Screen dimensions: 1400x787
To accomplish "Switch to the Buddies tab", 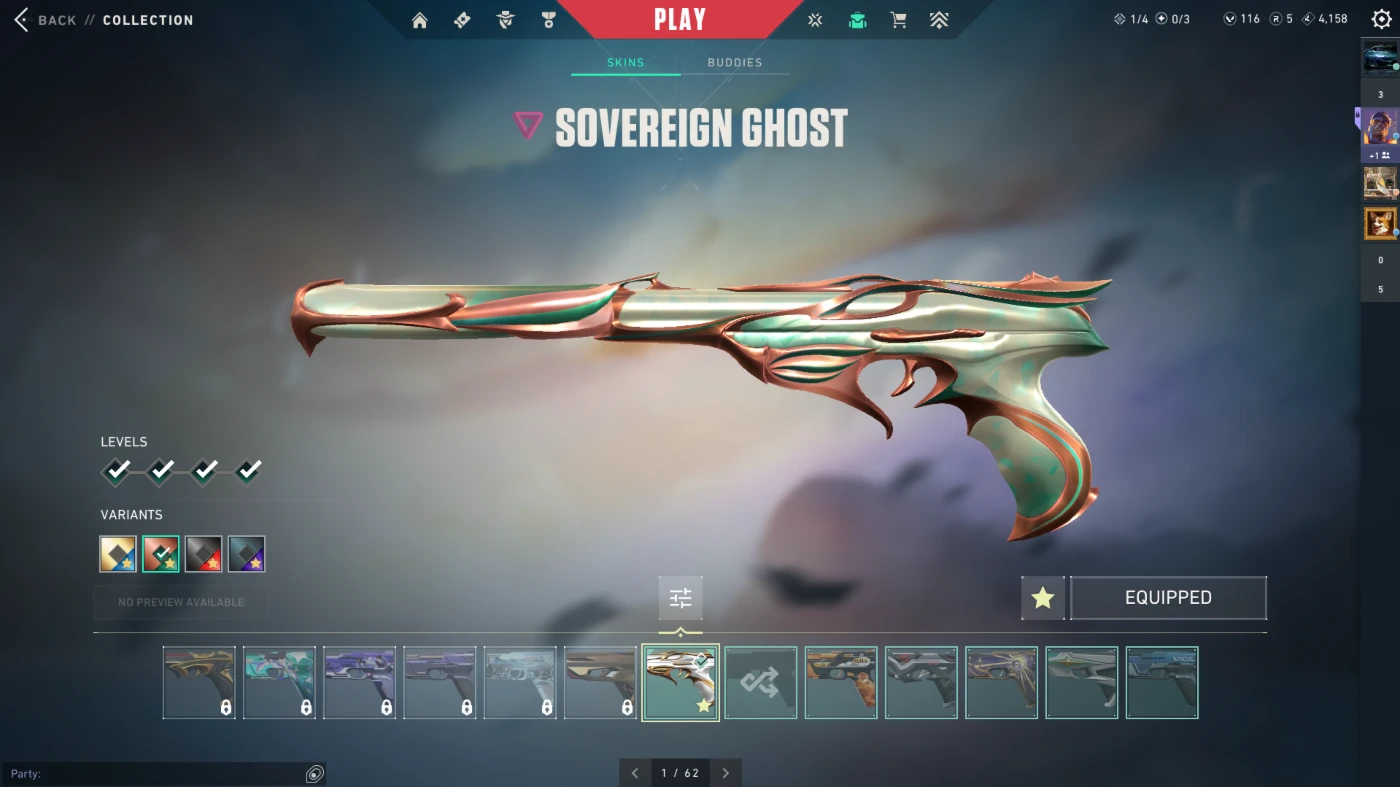I will (x=735, y=63).
